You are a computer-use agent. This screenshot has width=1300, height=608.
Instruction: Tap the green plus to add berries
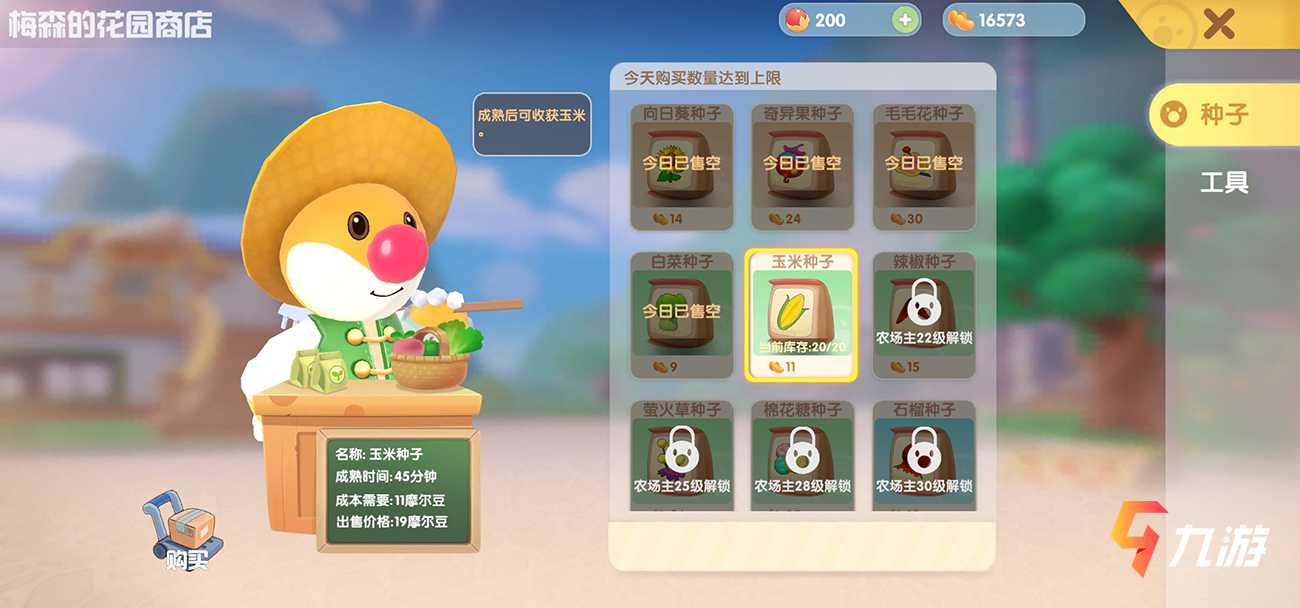click(x=905, y=20)
